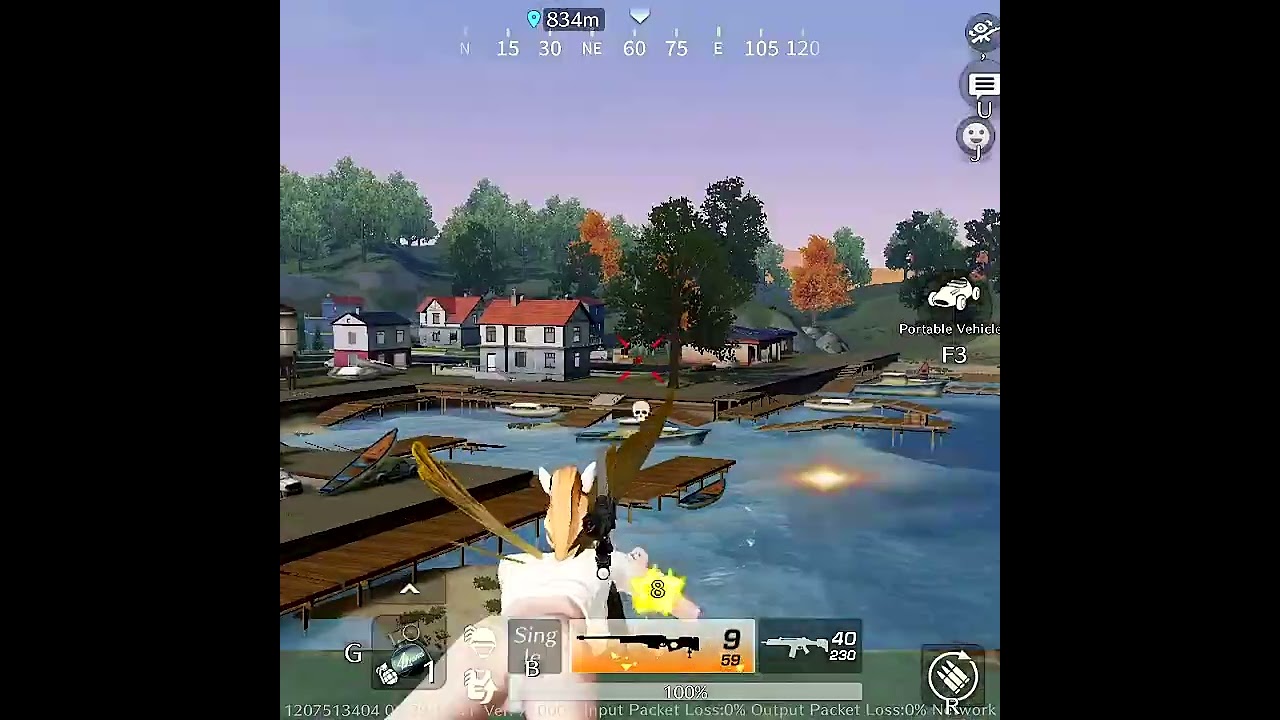Switch to the assault rifle slot
This screenshot has width=1280, height=720.
(810, 646)
